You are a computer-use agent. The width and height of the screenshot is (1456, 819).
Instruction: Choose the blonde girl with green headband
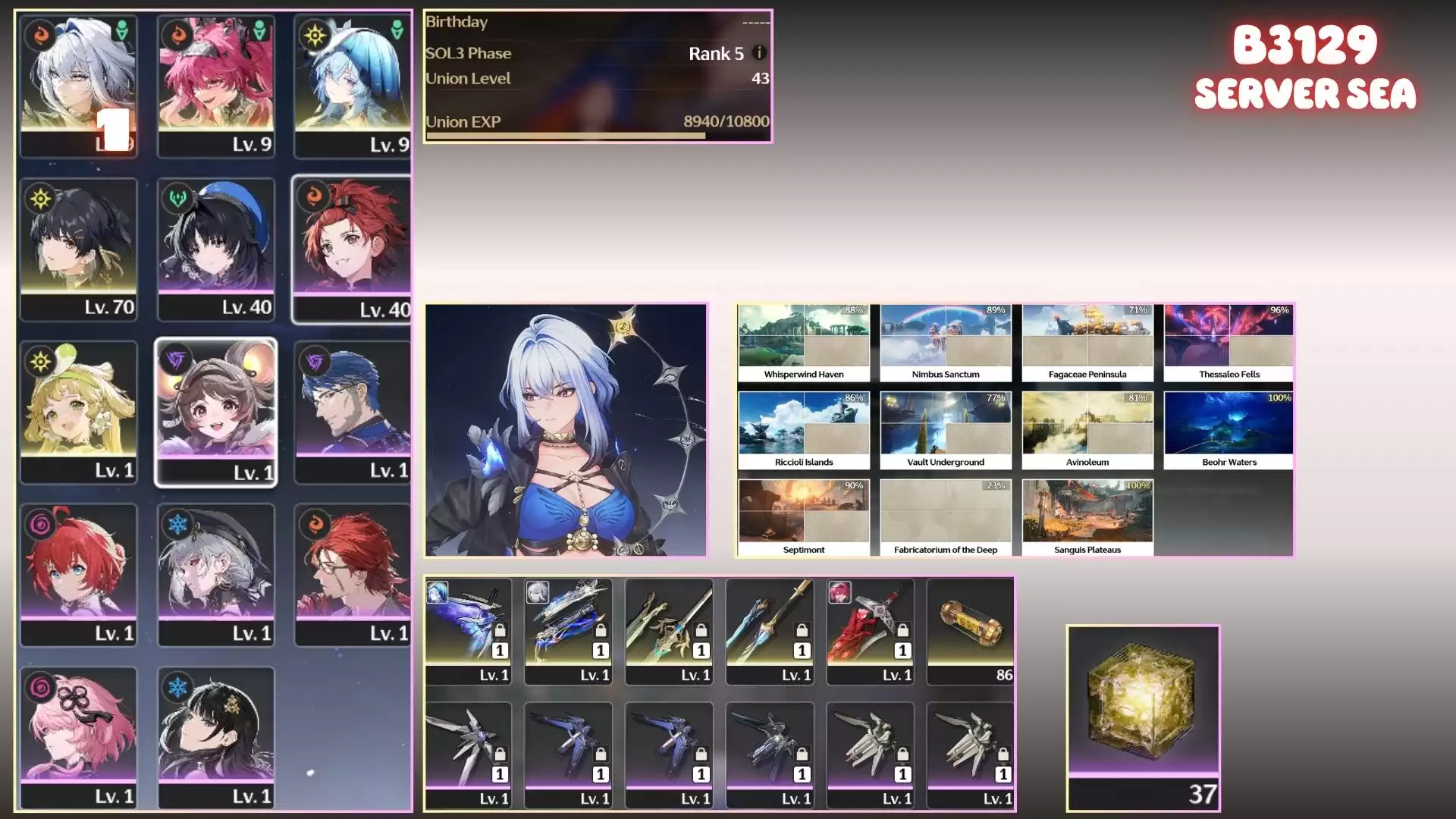point(79,412)
